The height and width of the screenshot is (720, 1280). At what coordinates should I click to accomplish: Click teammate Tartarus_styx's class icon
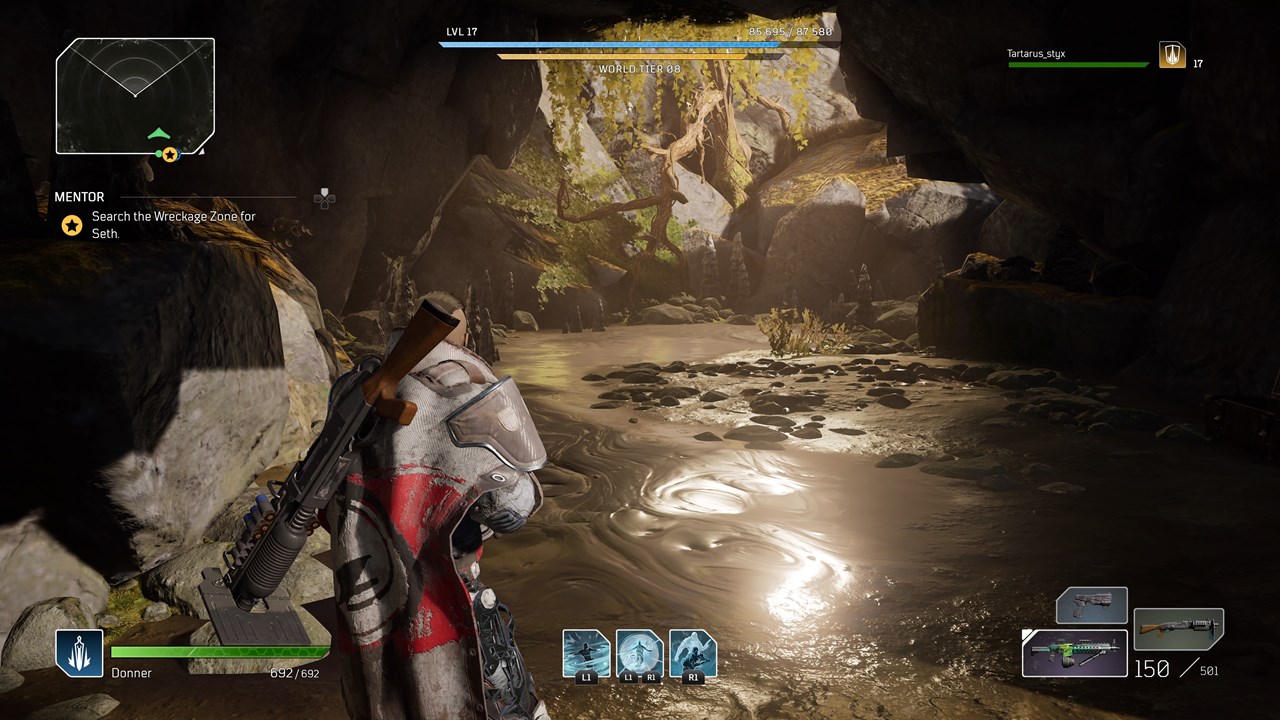tap(1172, 55)
